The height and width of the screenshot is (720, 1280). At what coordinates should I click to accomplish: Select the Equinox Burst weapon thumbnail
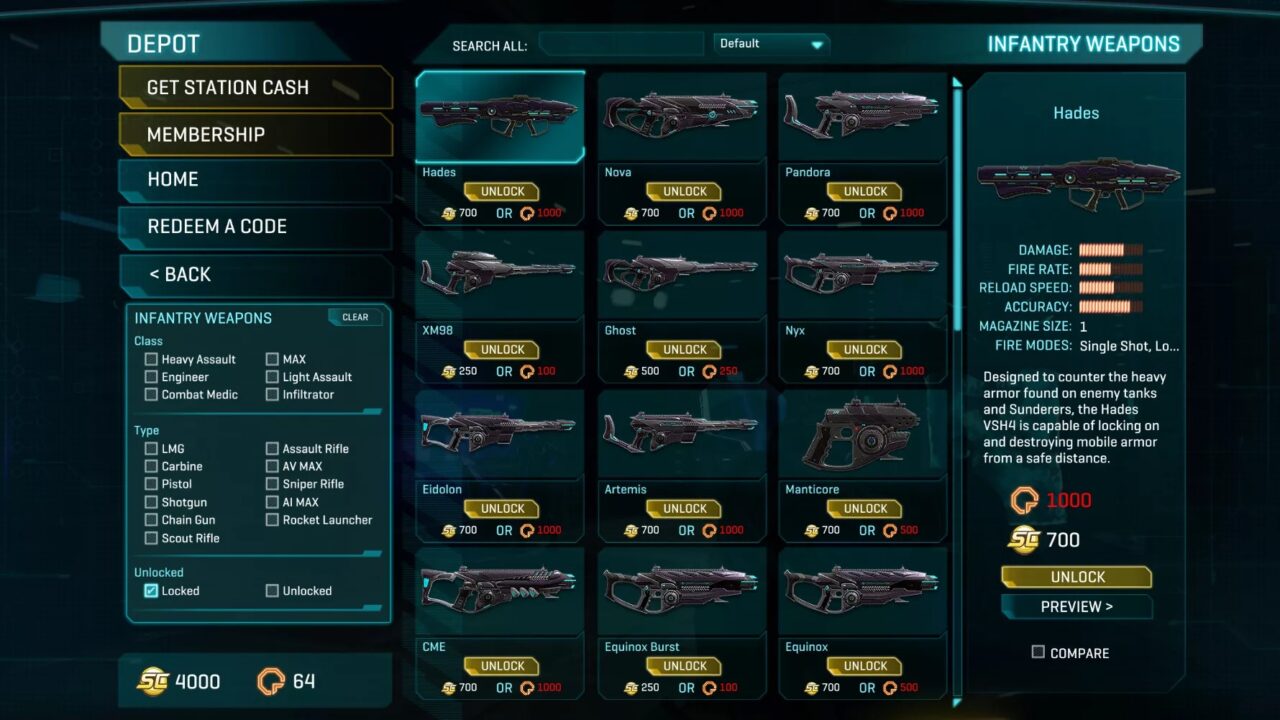click(x=681, y=589)
